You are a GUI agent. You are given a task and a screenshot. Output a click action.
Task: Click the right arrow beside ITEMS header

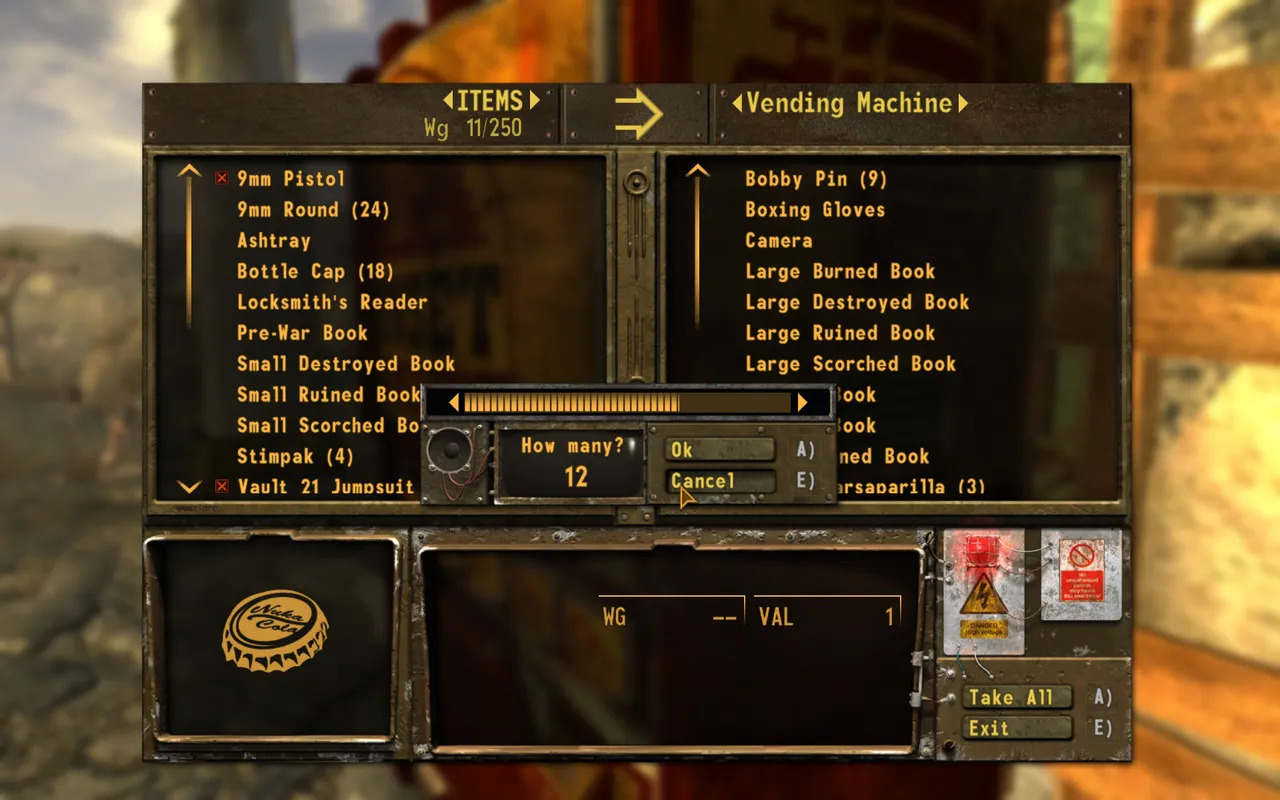click(535, 100)
